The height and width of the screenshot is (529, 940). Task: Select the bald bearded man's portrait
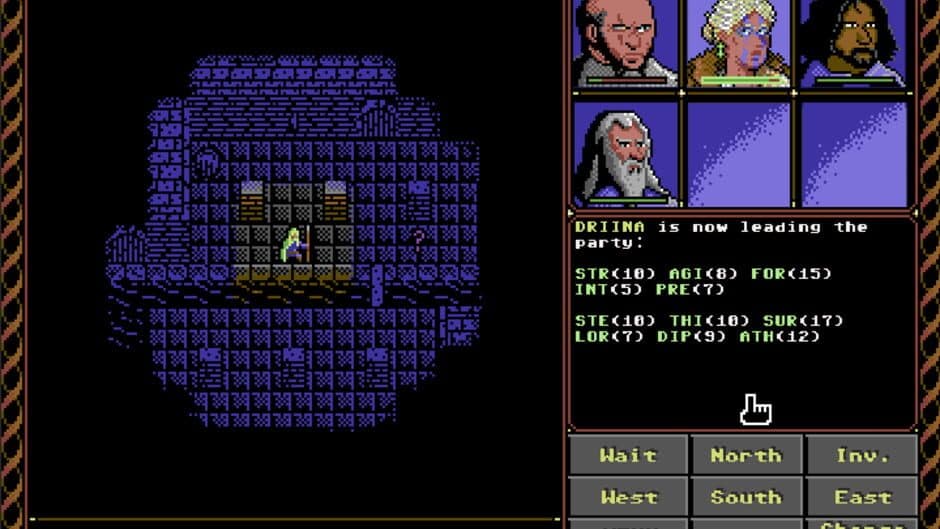[625, 43]
